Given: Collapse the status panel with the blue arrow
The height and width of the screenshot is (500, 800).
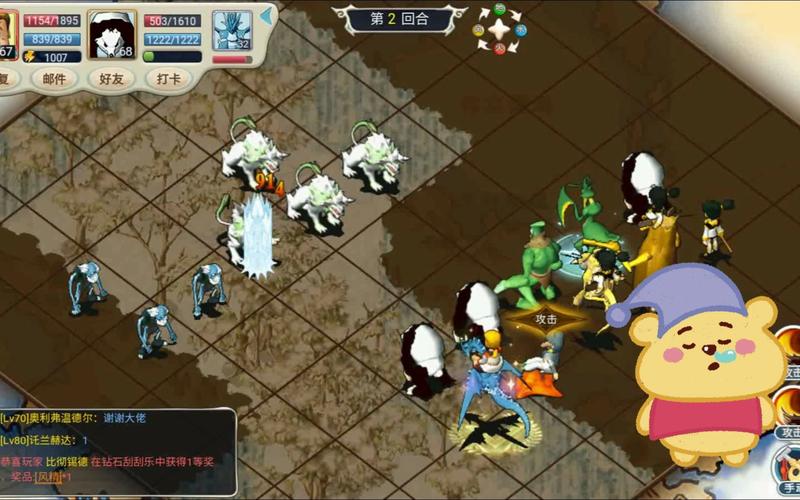Looking at the screenshot, I should 266,17.
